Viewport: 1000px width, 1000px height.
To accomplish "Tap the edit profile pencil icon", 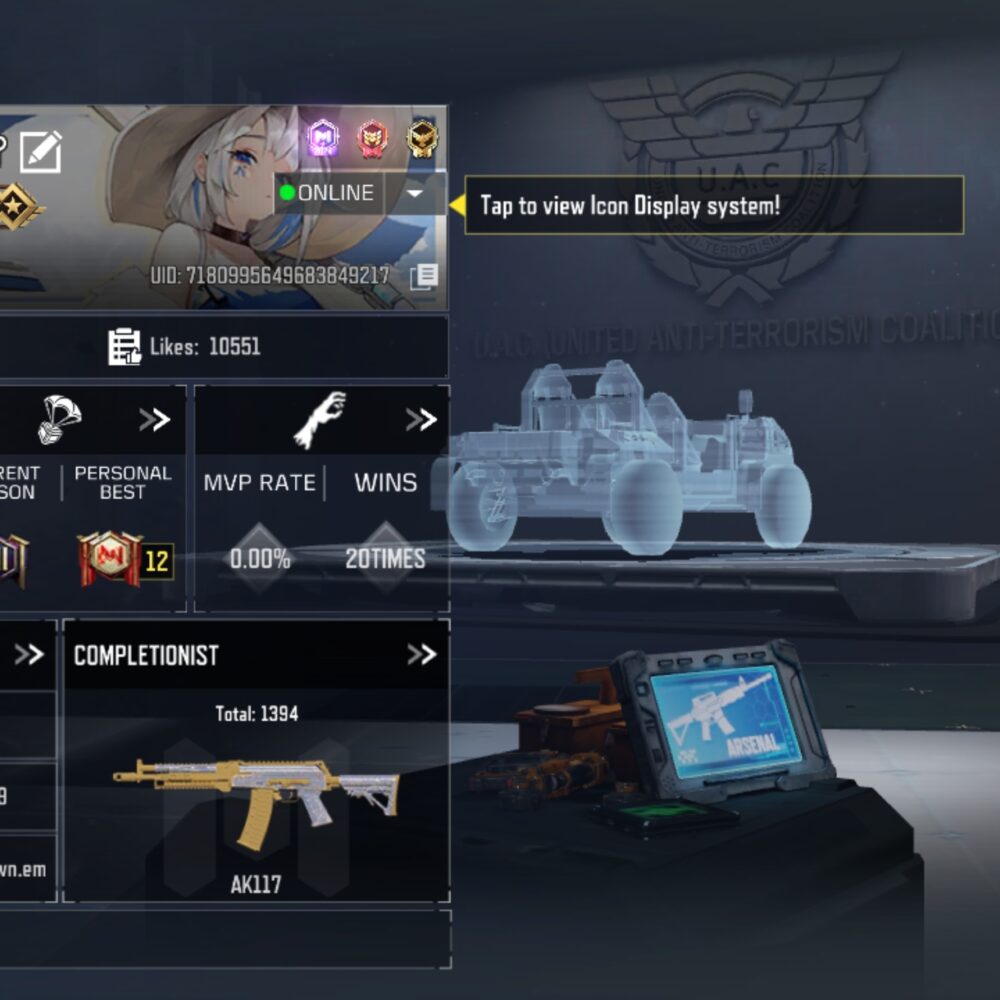I will click(41, 151).
